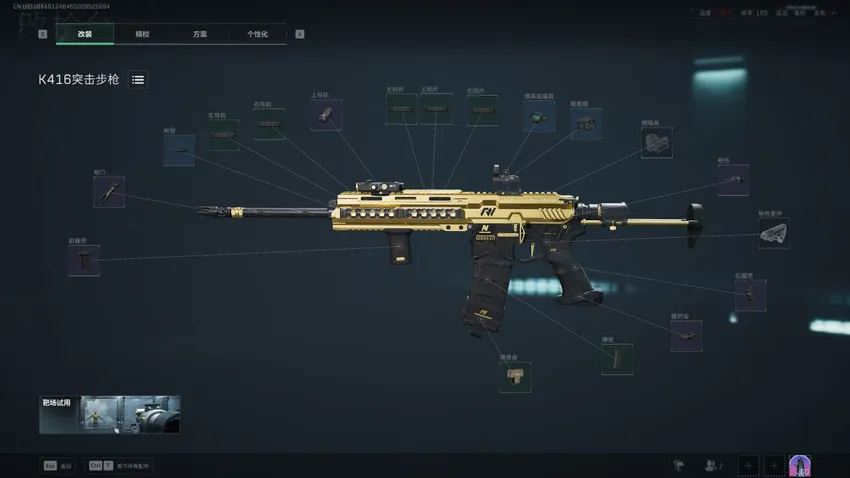
Task: Open the 精校 calibration tab
Action: pyautogui.click(x=143, y=34)
